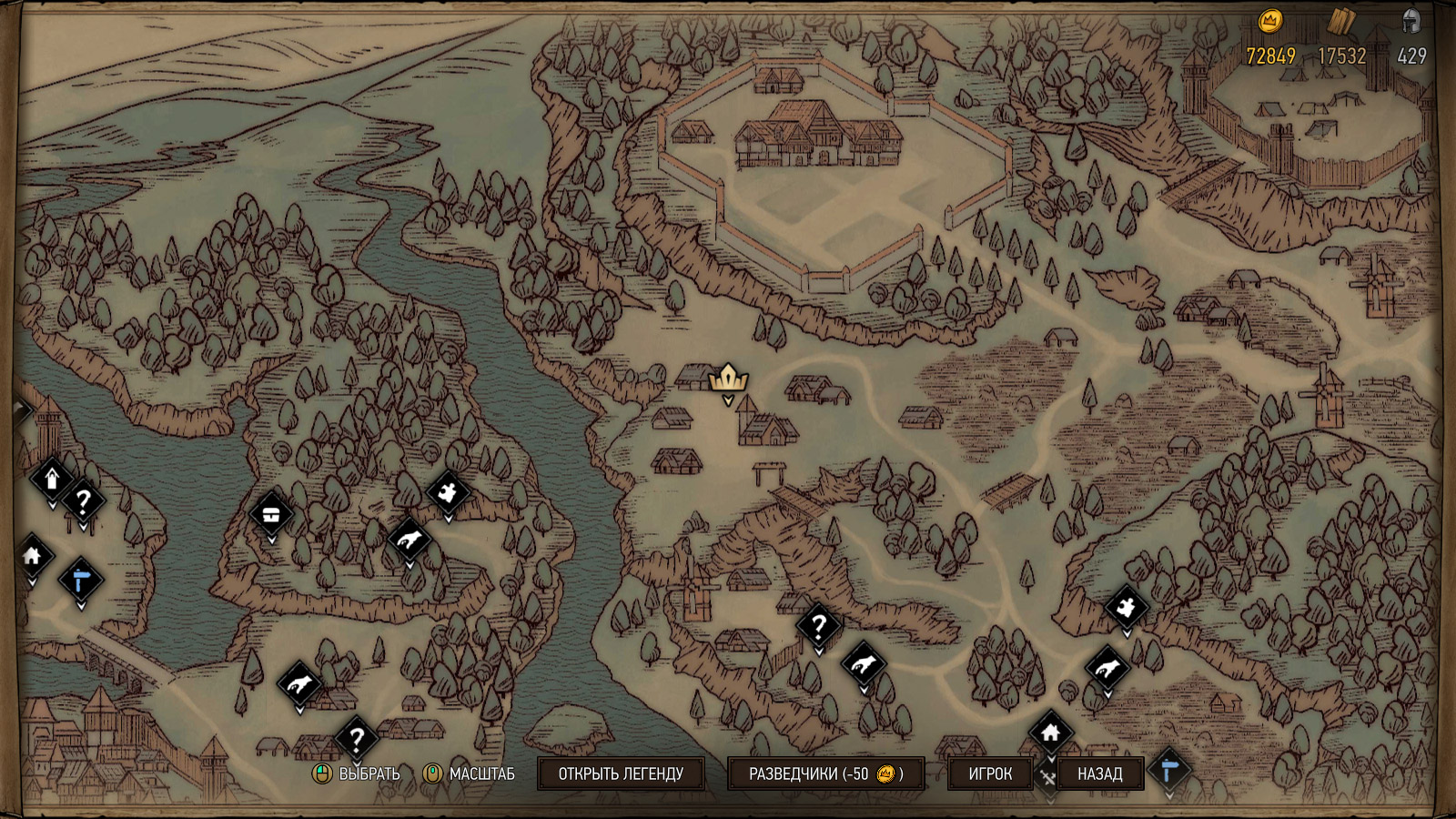Click the house marker just above the НАЗАД button
This screenshot has height=819, width=1456.
point(1051,732)
